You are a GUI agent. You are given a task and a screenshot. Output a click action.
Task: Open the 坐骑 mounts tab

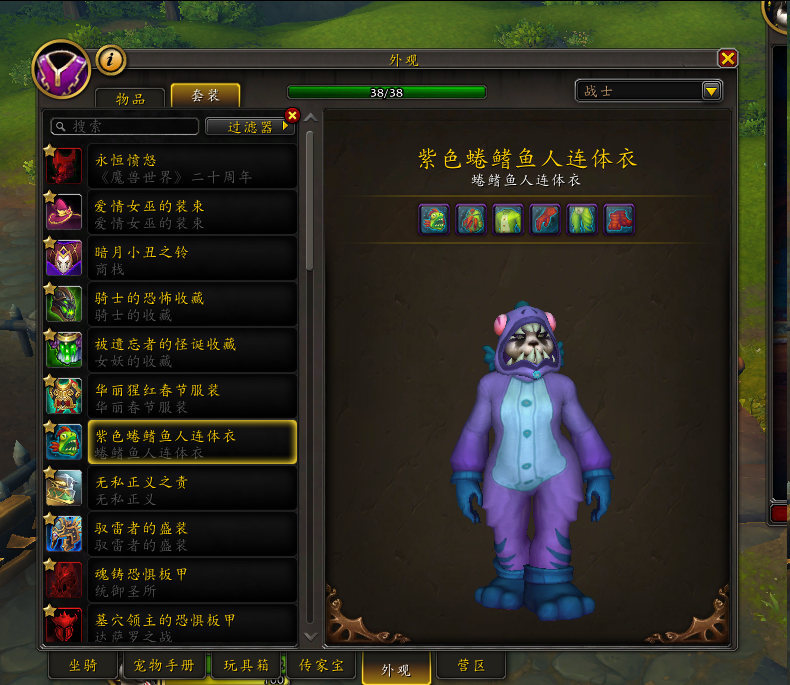coord(84,665)
